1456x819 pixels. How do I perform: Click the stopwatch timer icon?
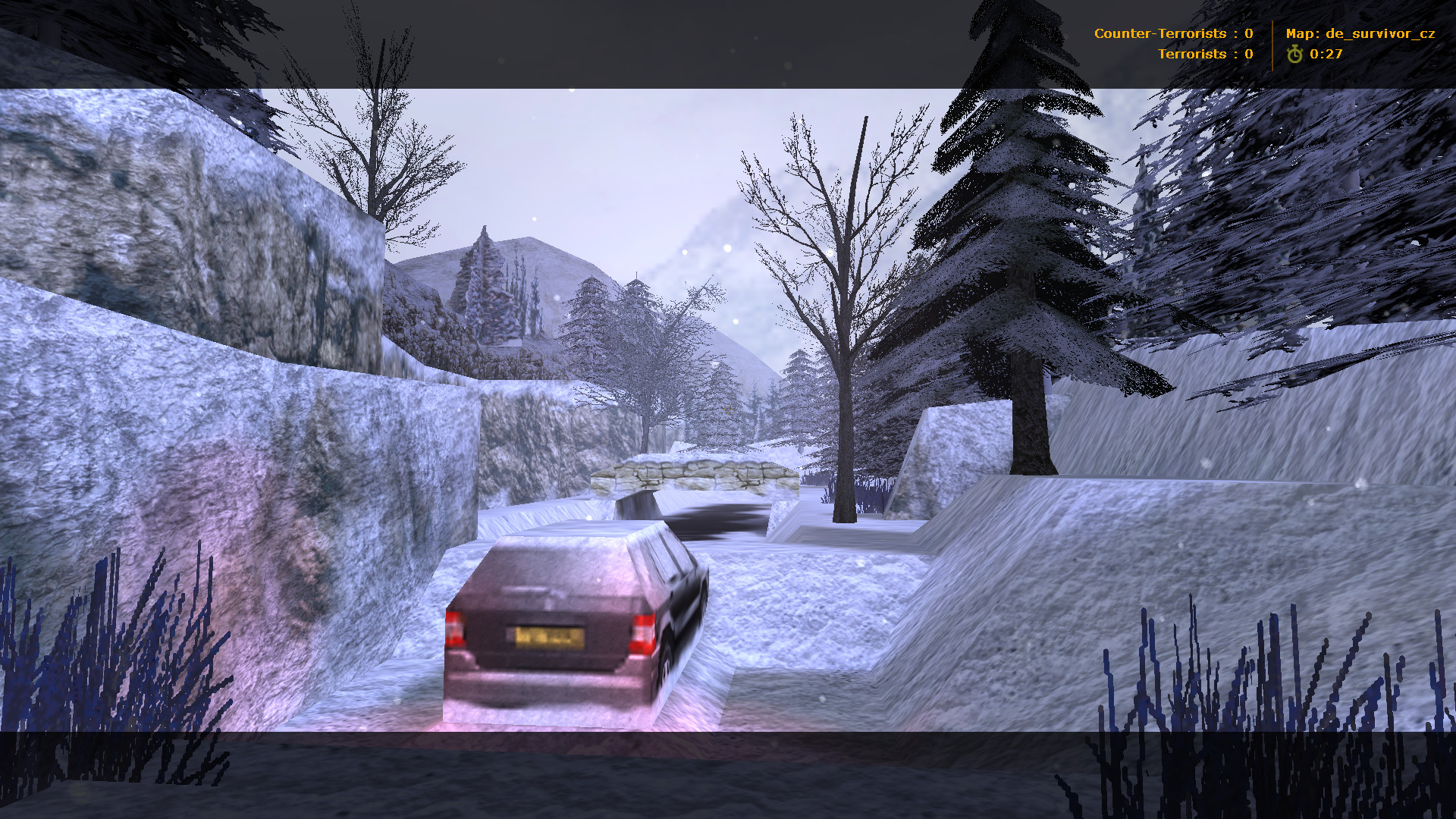click(x=1295, y=53)
